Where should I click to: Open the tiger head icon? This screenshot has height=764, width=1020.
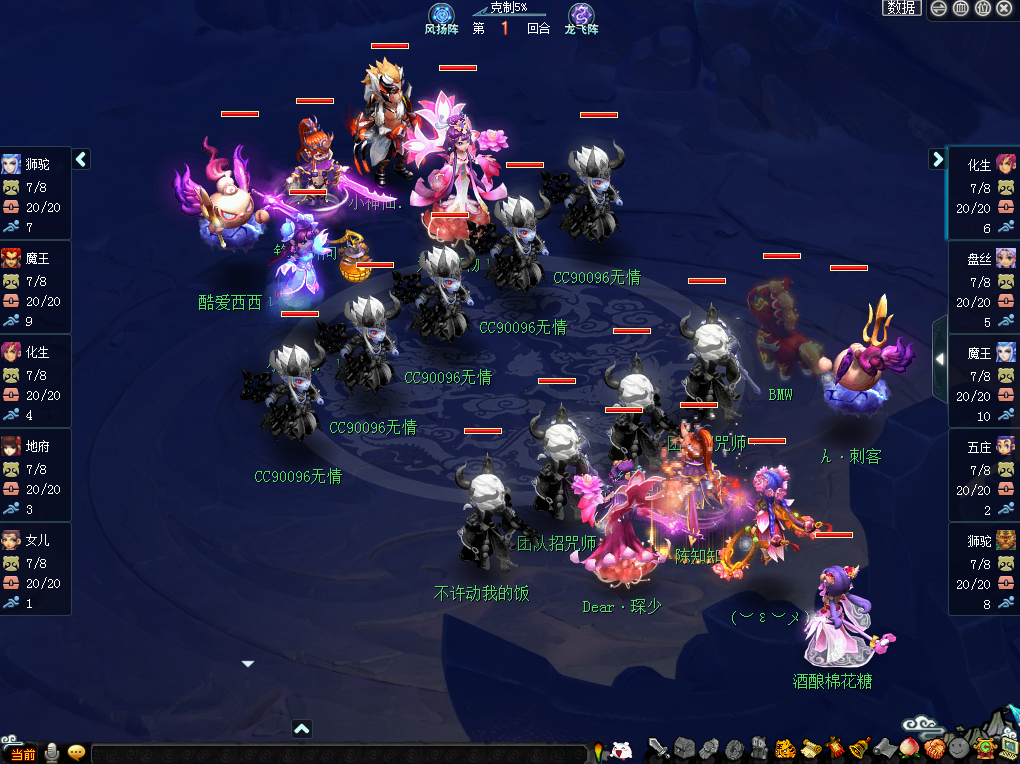pyautogui.click(x=785, y=748)
